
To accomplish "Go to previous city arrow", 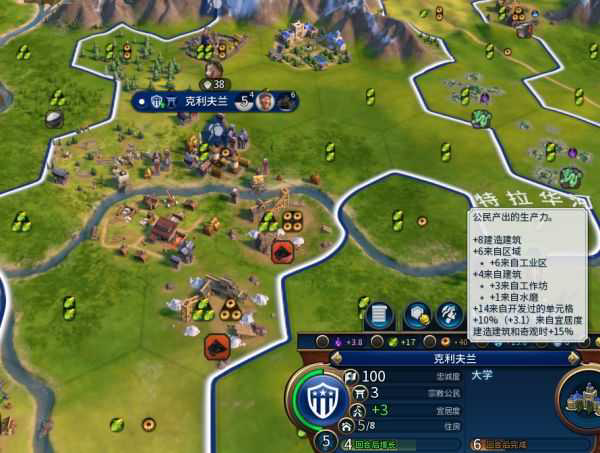I will point(336,357).
